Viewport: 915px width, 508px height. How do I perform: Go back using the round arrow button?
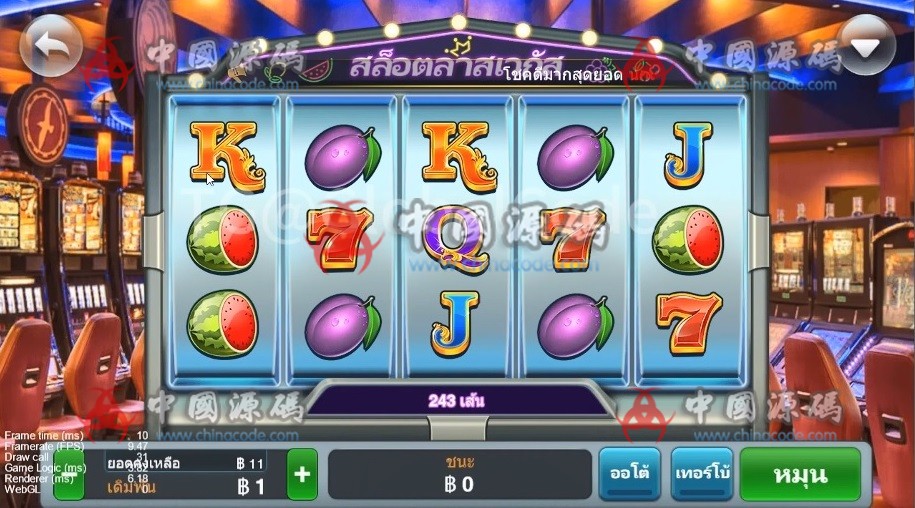pos(50,46)
